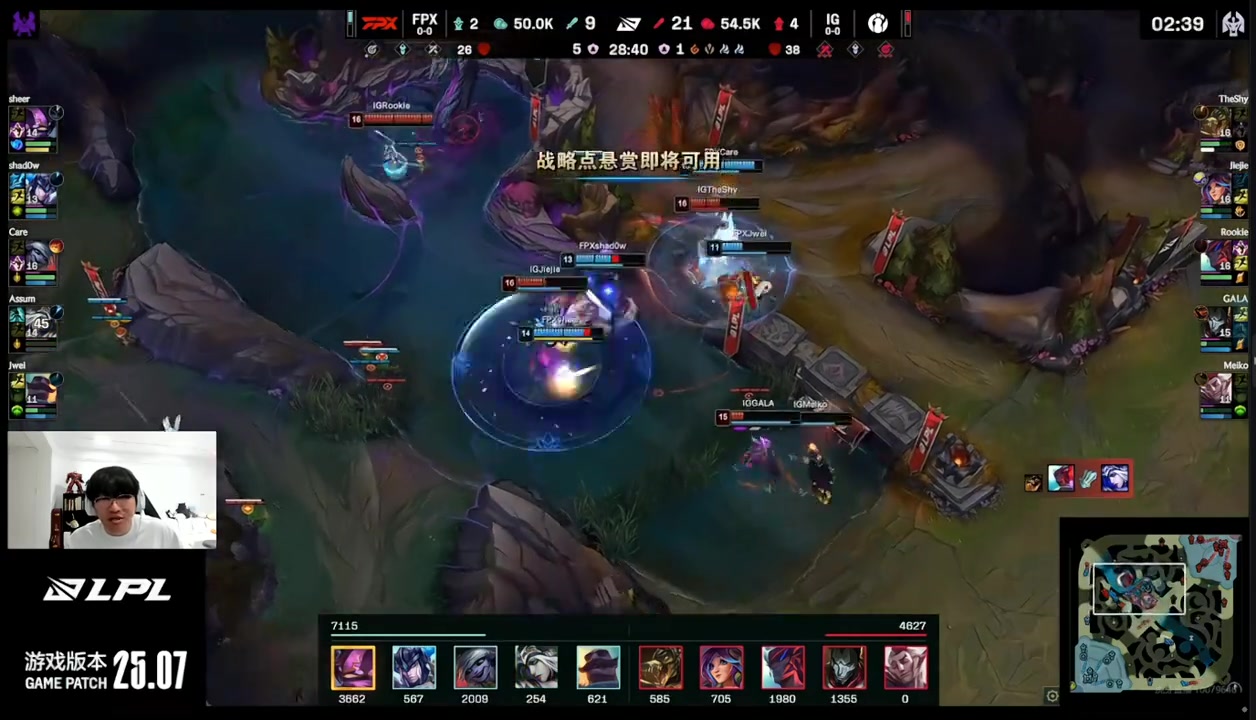Pick the red-team portrait showing 1980 damage
This screenshot has width=1256, height=720.
tap(783, 668)
